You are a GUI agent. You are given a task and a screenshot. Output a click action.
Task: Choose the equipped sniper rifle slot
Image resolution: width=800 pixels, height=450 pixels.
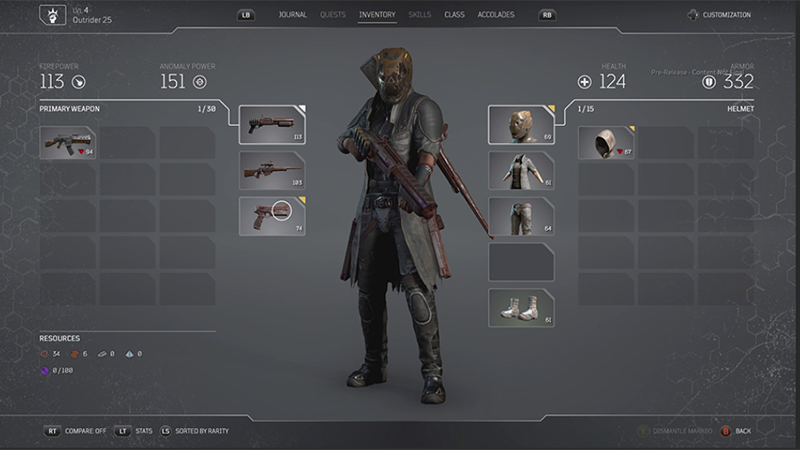272,170
